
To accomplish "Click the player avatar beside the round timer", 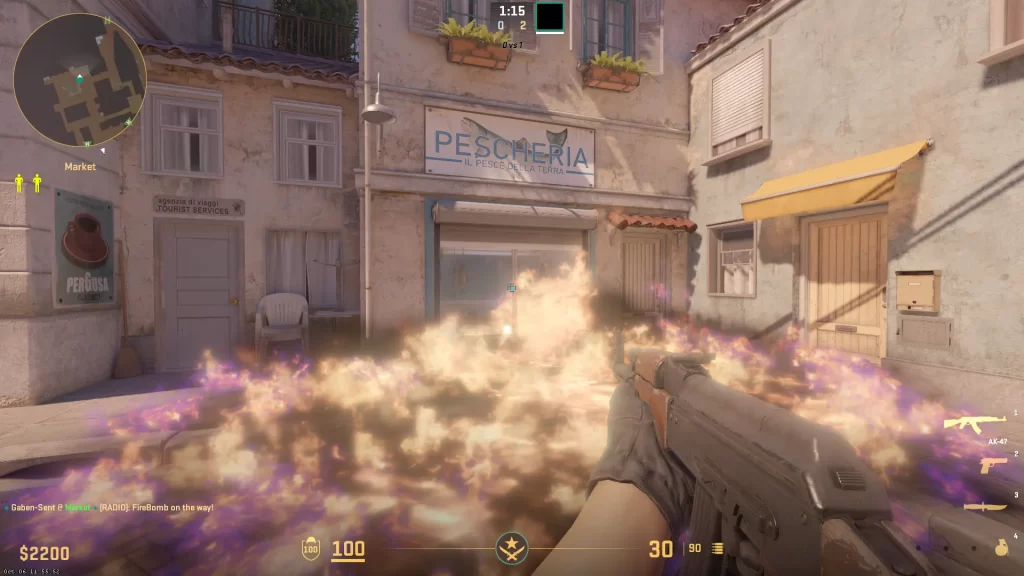I will click(x=549, y=17).
